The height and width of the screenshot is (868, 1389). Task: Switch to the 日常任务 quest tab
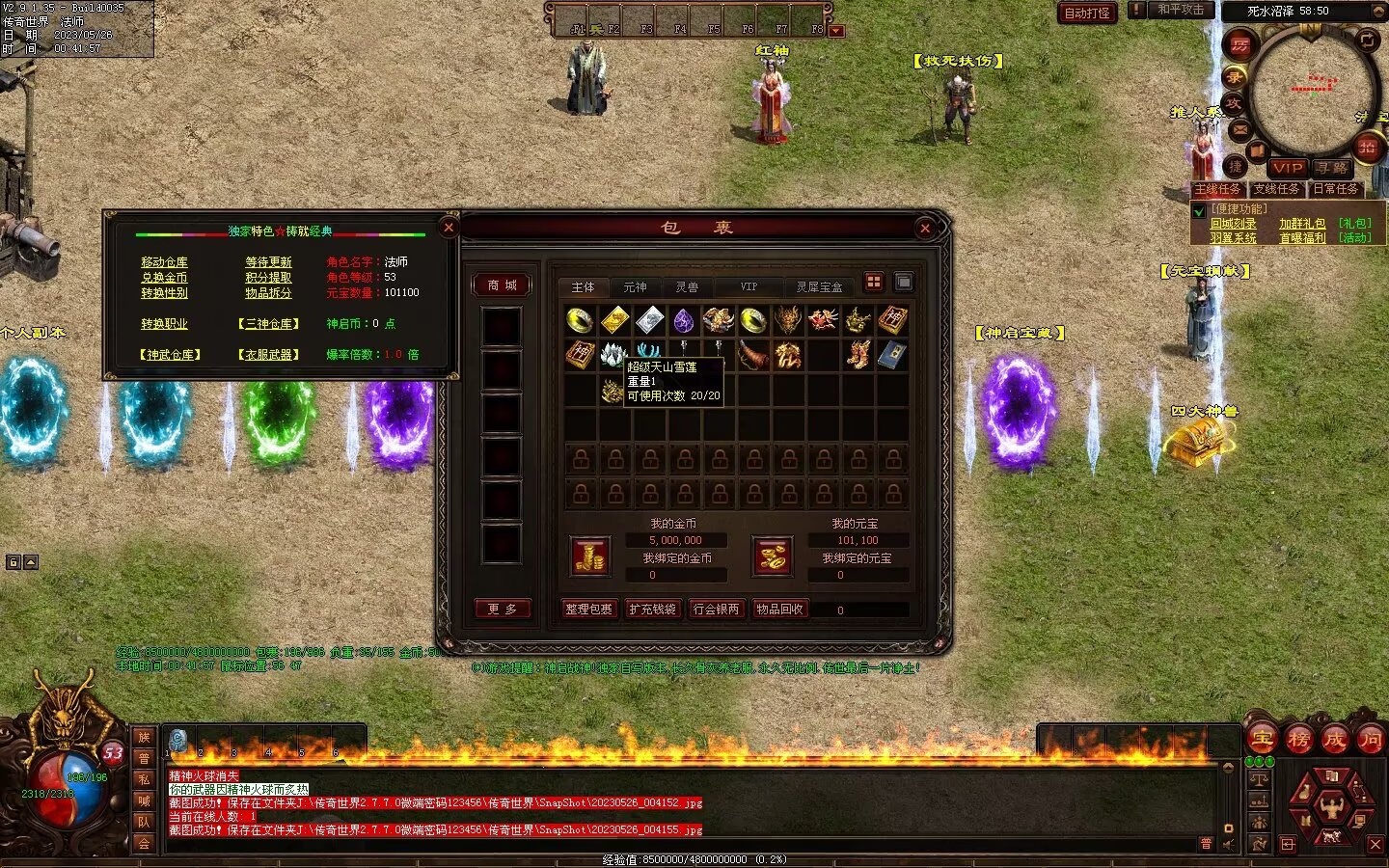(x=1335, y=189)
